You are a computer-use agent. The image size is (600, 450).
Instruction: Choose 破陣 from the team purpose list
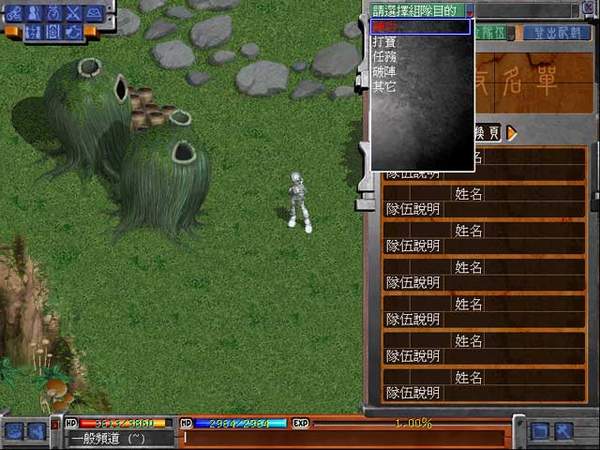pos(384,72)
